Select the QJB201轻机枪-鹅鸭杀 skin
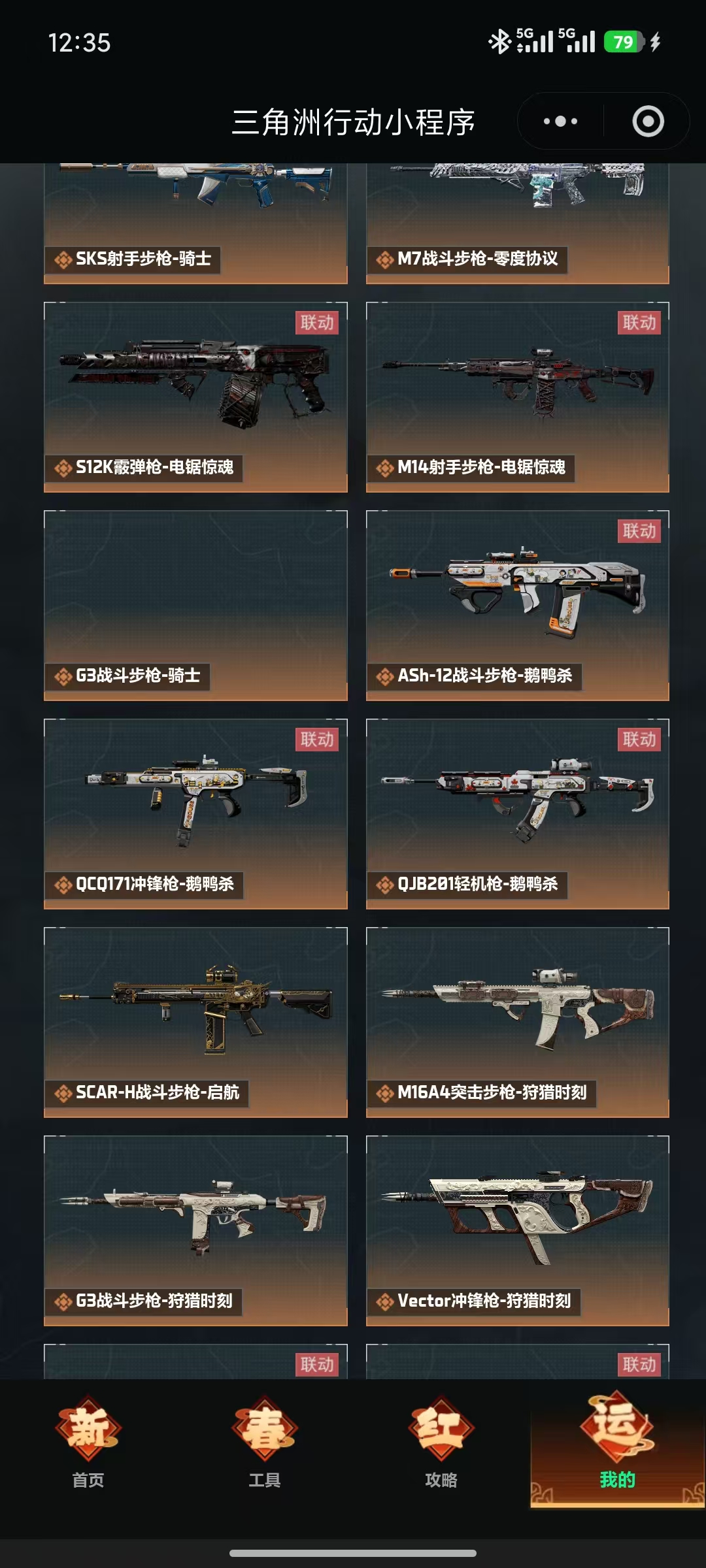This screenshot has width=706, height=1568. pyautogui.click(x=517, y=813)
